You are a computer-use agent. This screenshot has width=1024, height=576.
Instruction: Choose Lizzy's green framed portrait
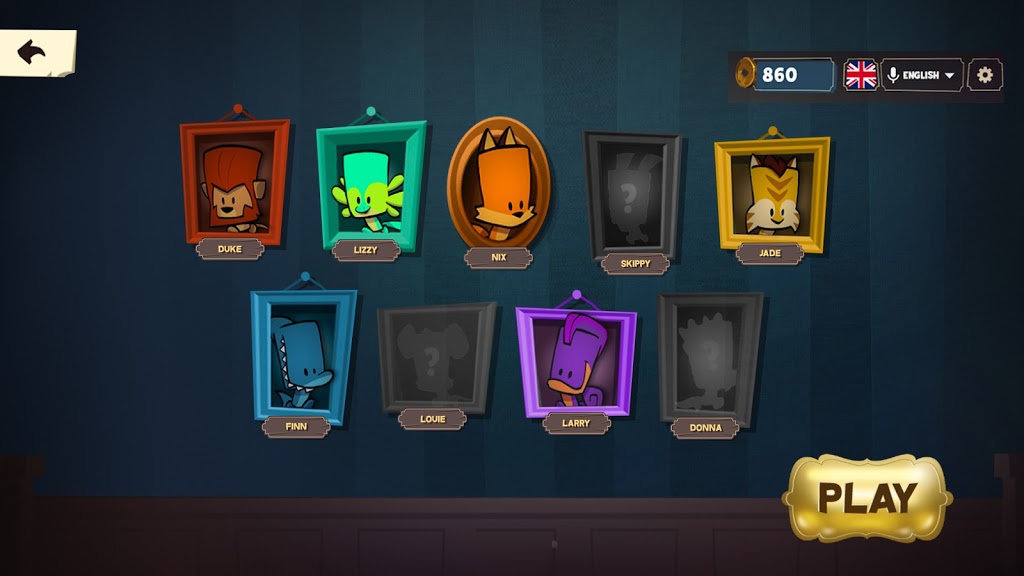pyautogui.click(x=370, y=185)
